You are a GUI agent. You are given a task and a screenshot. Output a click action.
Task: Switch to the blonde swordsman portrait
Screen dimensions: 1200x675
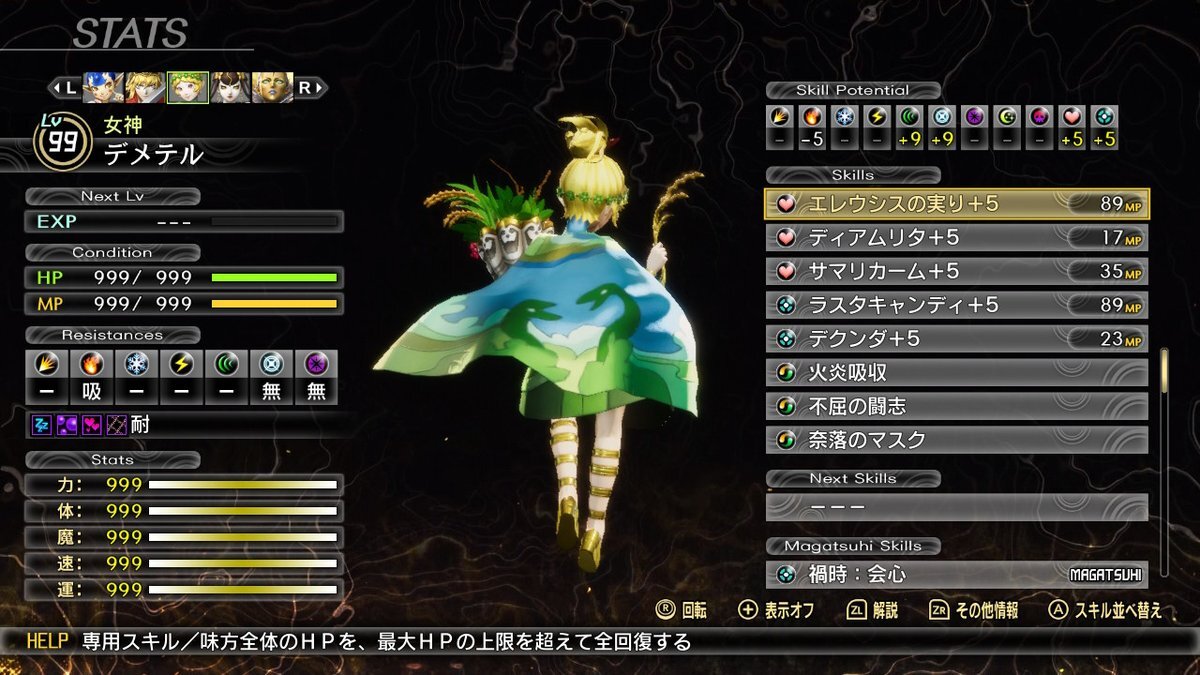[x=146, y=87]
